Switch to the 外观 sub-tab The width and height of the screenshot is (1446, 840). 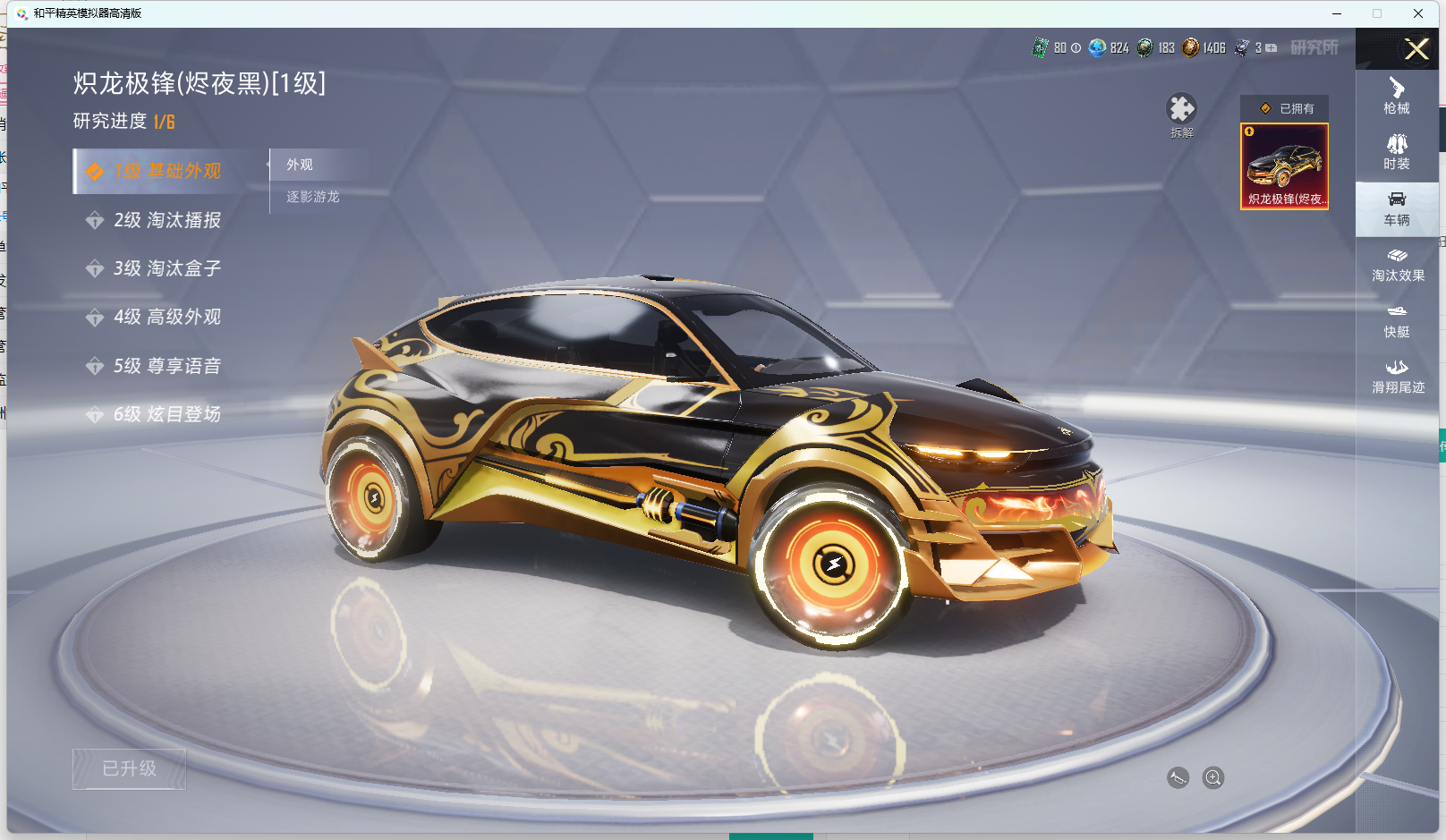[x=301, y=165]
